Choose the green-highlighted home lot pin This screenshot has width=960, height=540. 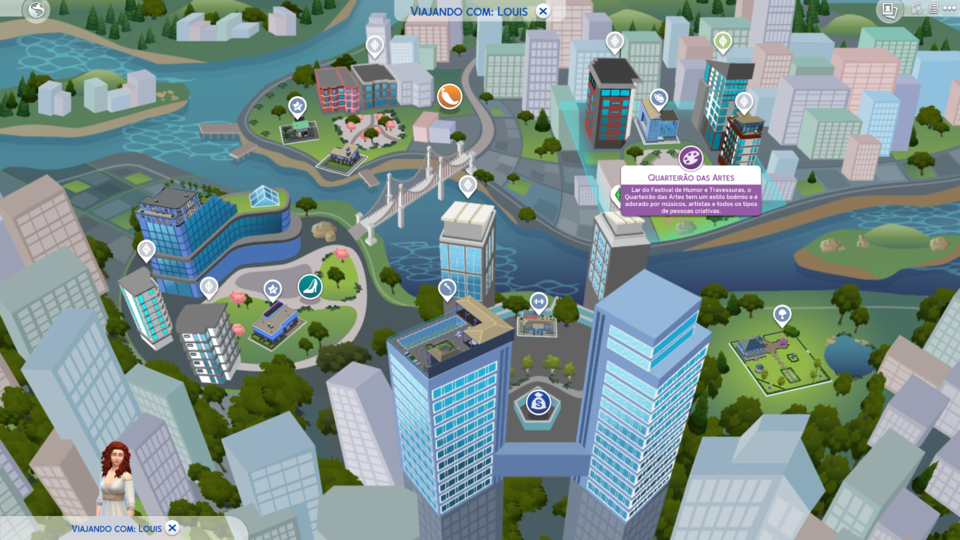722,42
